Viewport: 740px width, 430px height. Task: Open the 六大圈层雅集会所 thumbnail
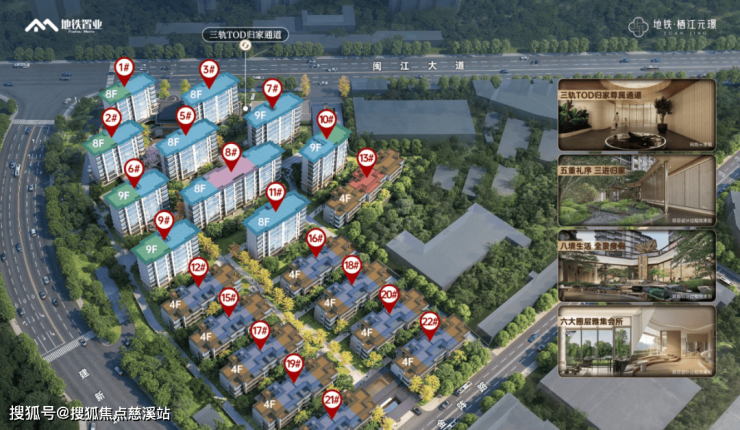point(636,340)
